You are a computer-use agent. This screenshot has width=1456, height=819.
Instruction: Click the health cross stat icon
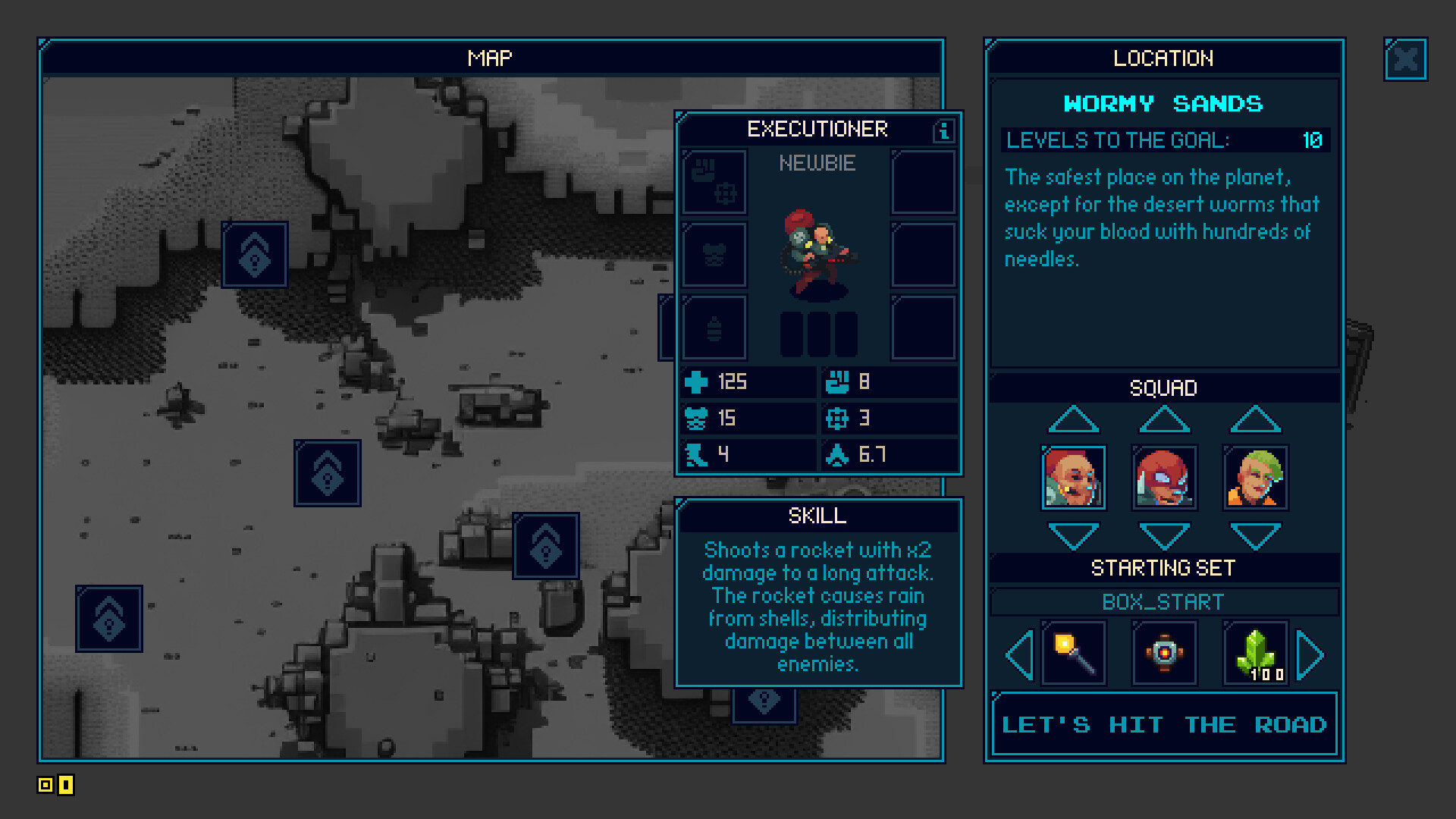pos(696,382)
